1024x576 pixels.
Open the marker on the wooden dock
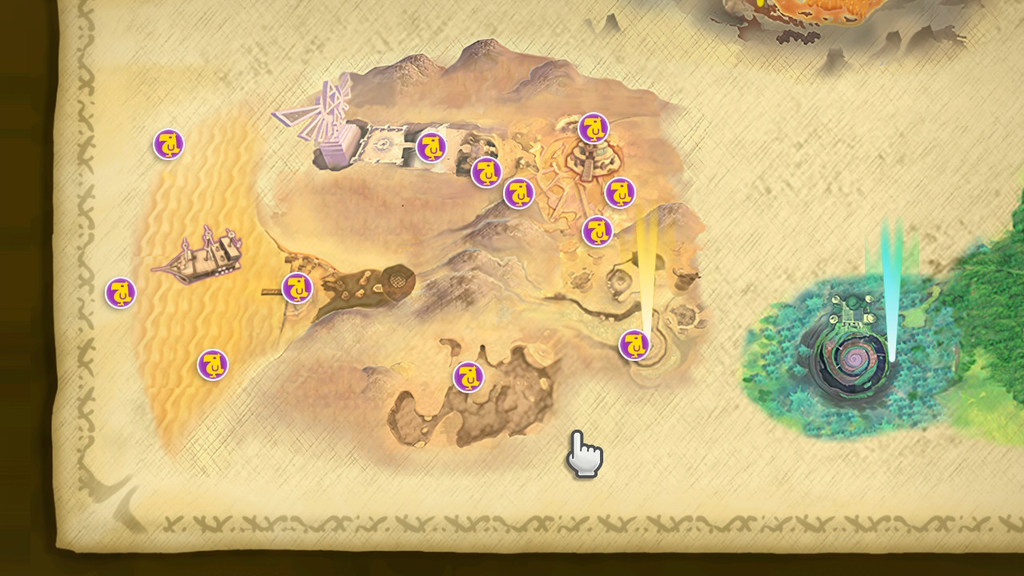(297, 288)
